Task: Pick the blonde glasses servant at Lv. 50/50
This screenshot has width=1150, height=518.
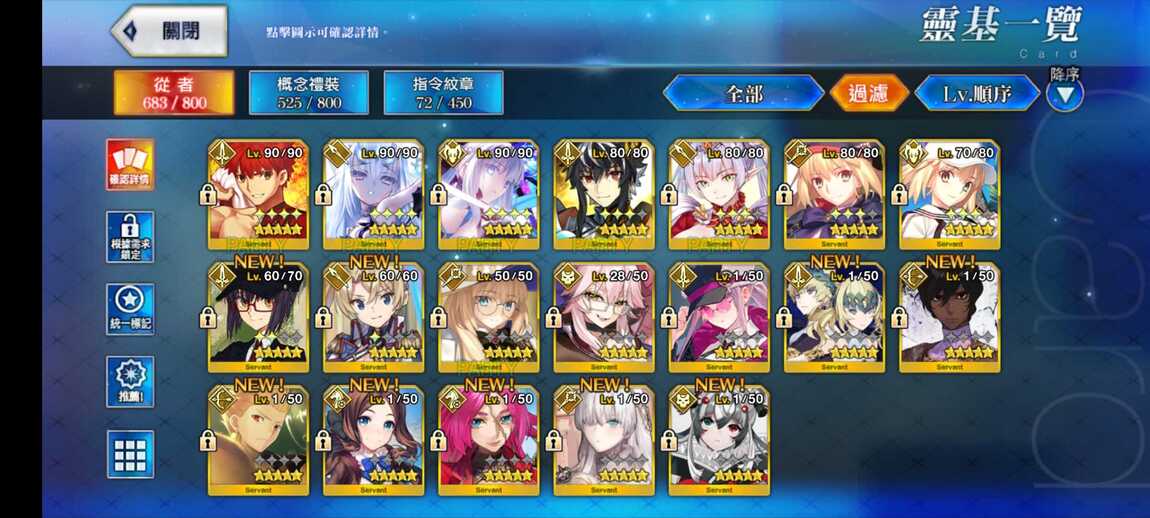Action: pyautogui.click(x=489, y=317)
